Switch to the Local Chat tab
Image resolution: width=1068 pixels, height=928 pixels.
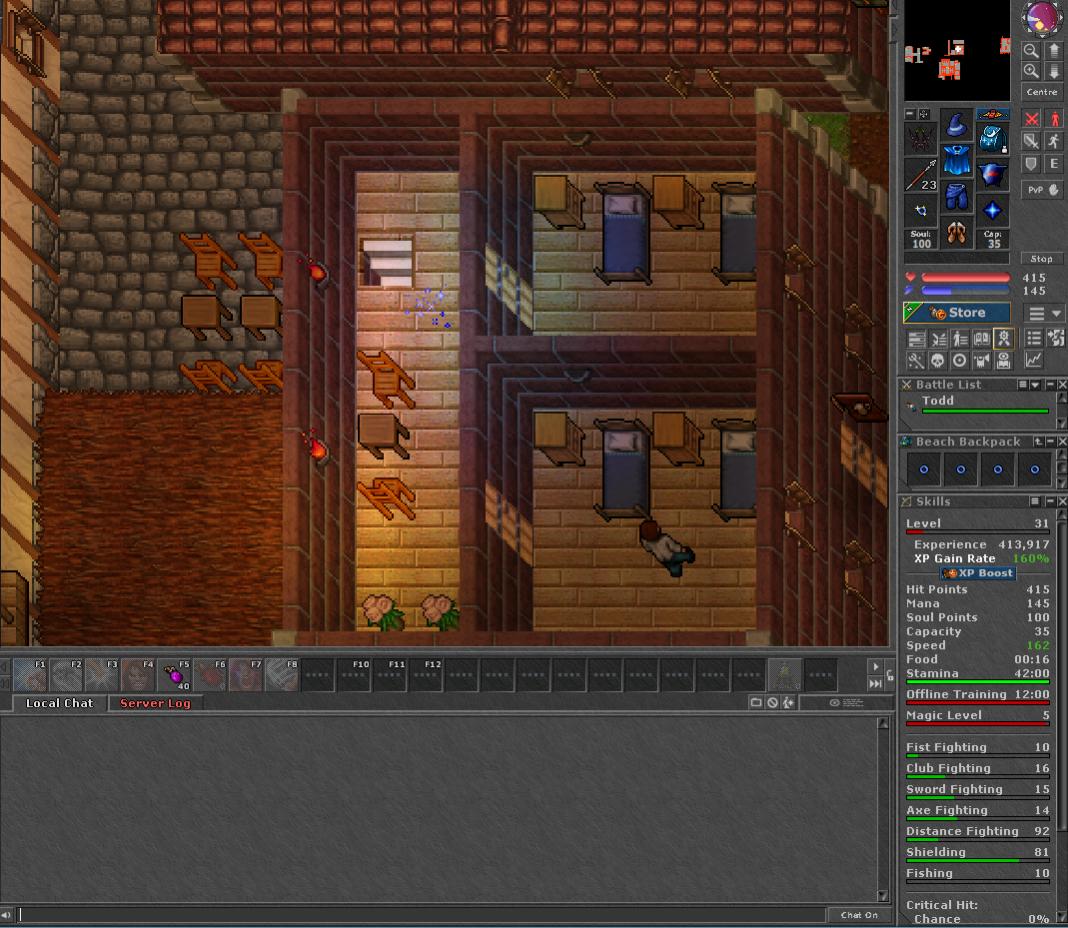(x=59, y=703)
